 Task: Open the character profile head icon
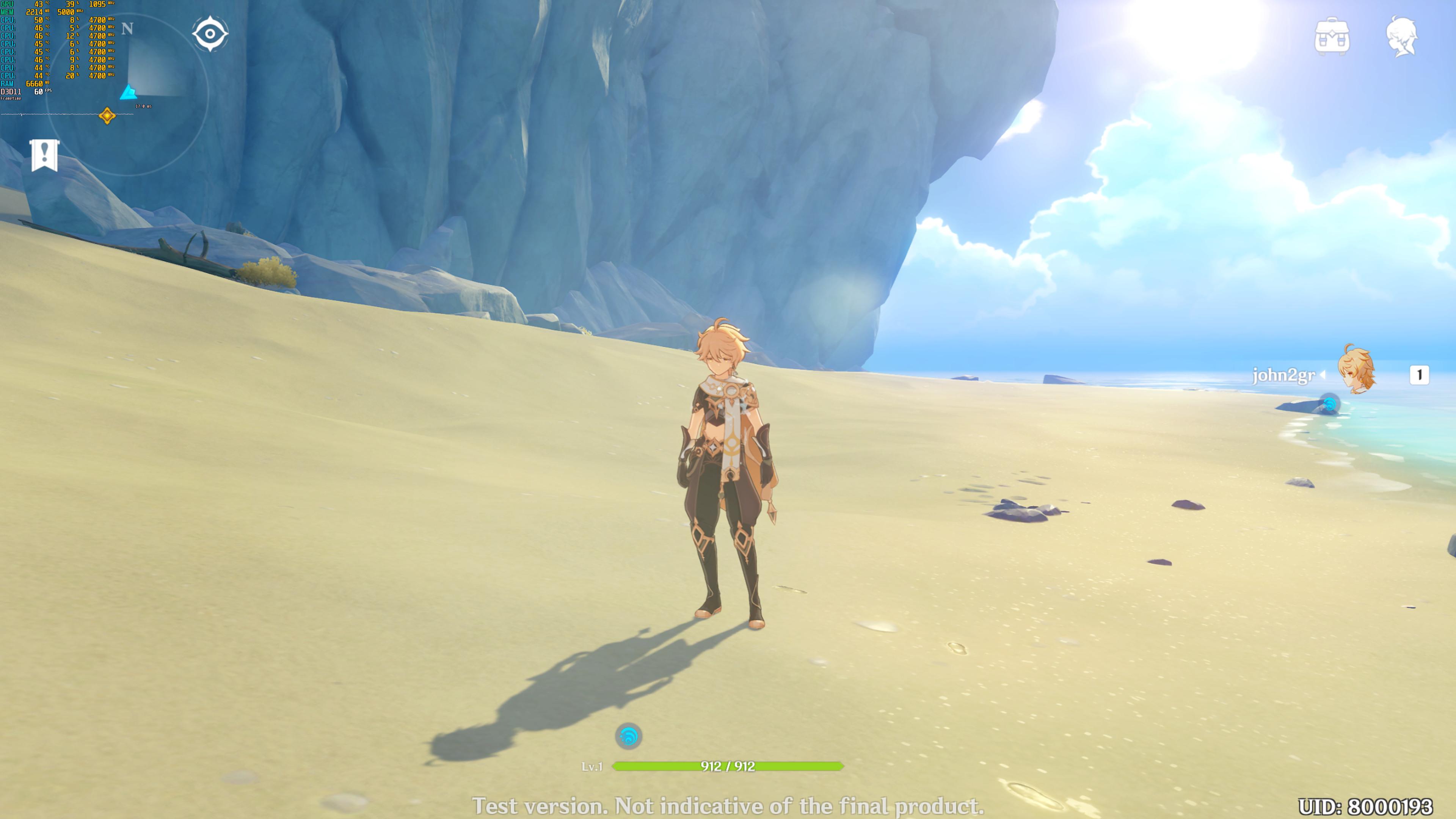pos(1402,37)
